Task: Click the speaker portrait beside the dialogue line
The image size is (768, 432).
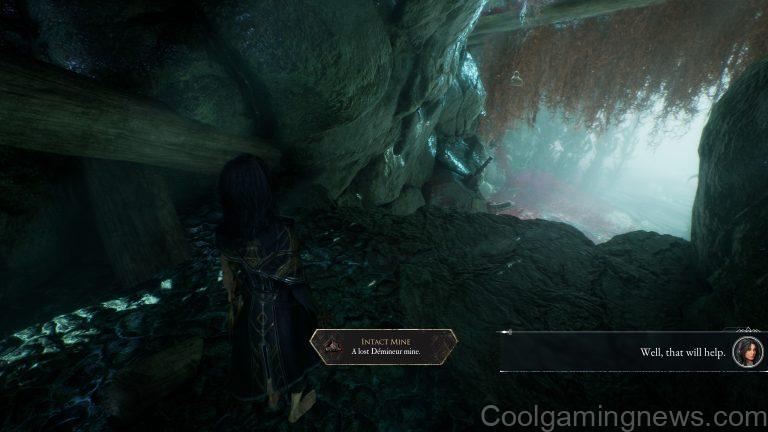Action: coord(747,351)
